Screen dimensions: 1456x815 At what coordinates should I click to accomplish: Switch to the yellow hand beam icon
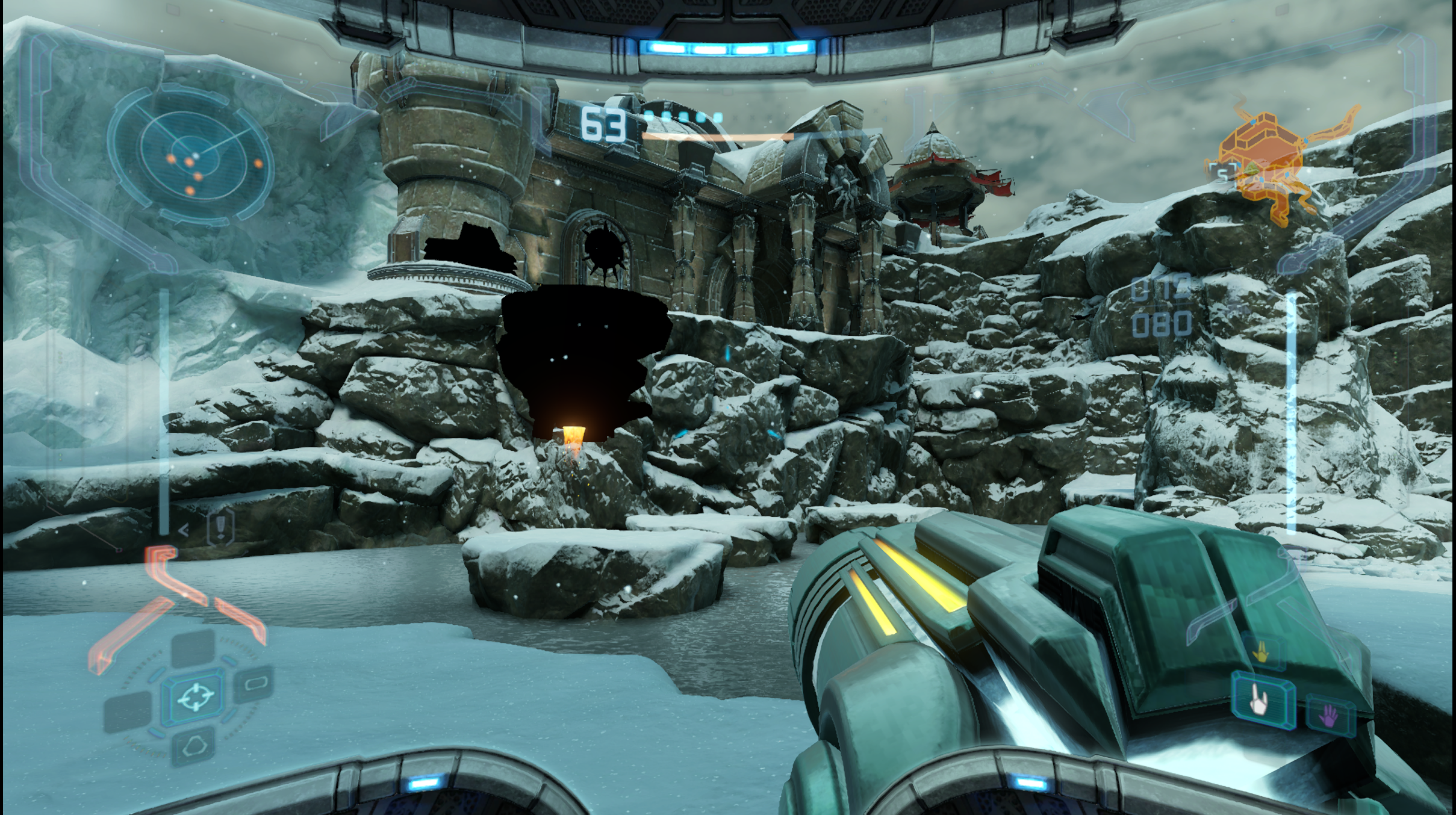(x=1260, y=652)
